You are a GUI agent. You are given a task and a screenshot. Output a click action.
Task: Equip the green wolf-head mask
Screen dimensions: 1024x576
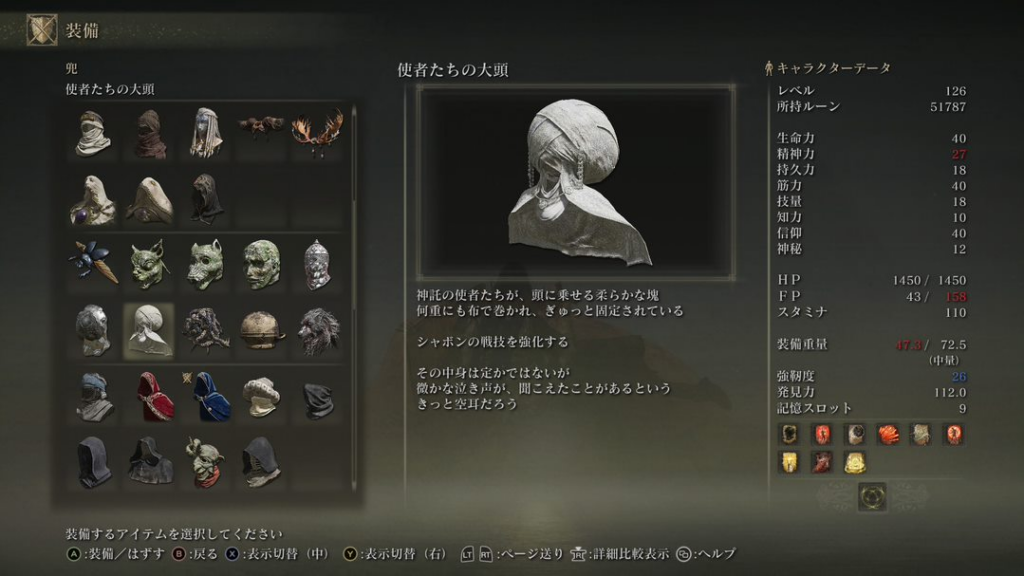(205, 264)
